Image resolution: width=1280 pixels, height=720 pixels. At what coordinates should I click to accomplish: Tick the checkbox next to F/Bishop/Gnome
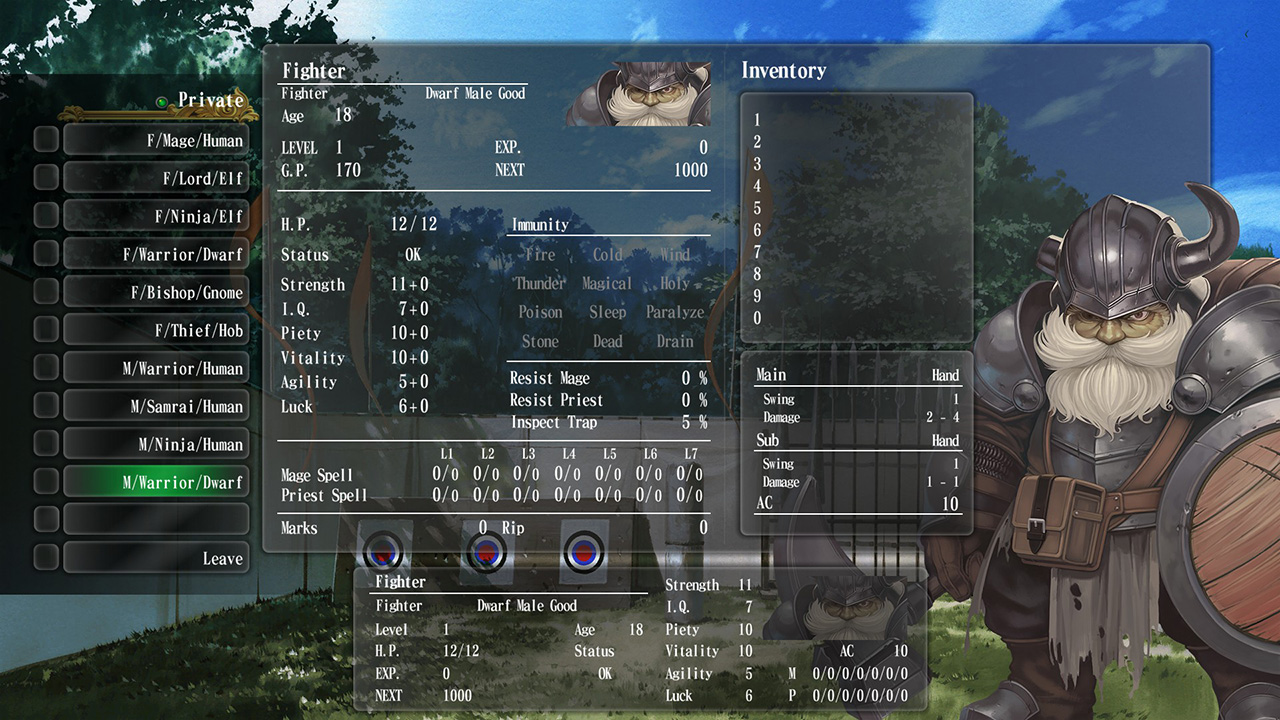pyautogui.click(x=44, y=292)
